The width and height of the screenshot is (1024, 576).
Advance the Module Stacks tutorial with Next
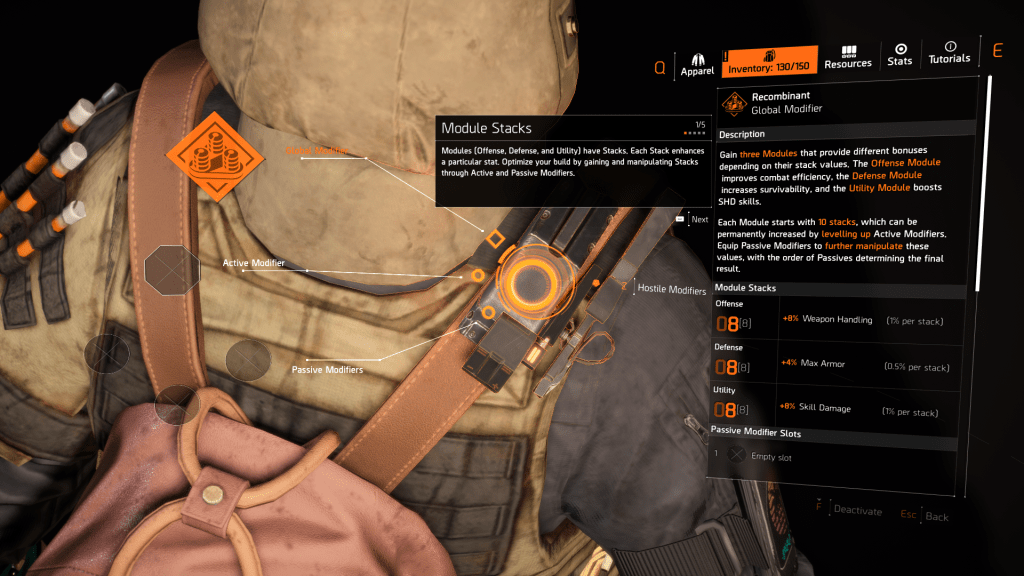click(x=693, y=219)
